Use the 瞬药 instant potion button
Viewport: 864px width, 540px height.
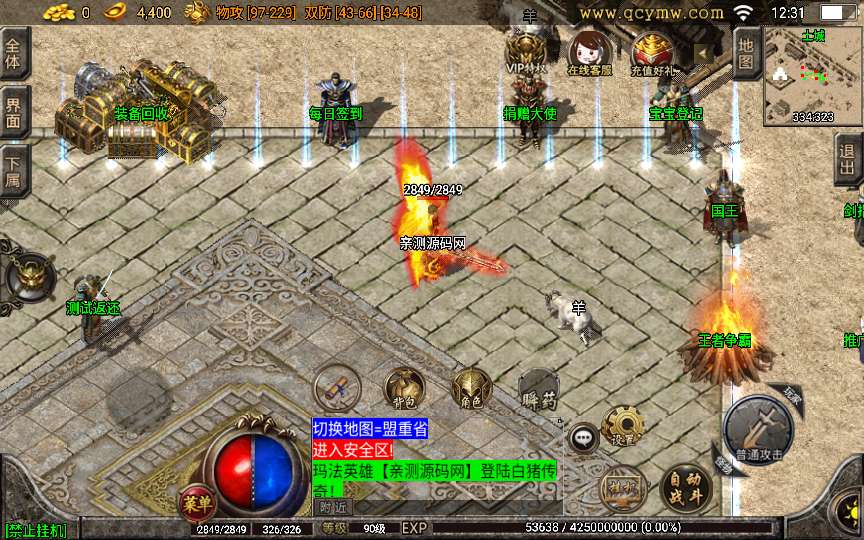tap(537, 388)
